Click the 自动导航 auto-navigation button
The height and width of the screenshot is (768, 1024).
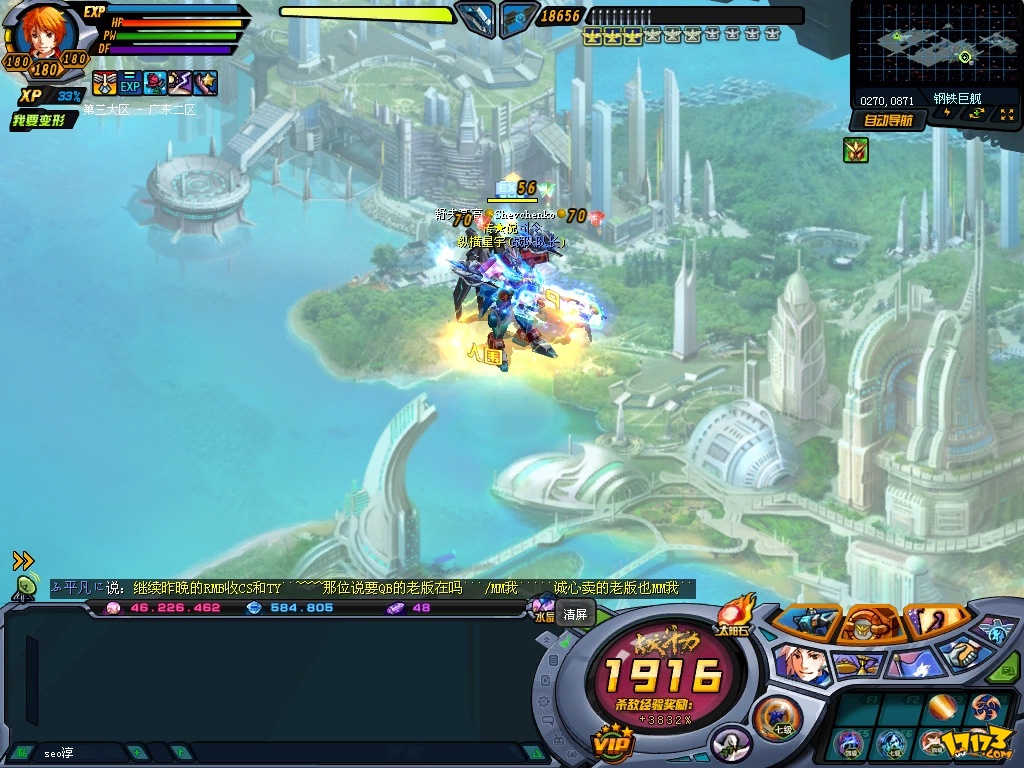tap(887, 120)
